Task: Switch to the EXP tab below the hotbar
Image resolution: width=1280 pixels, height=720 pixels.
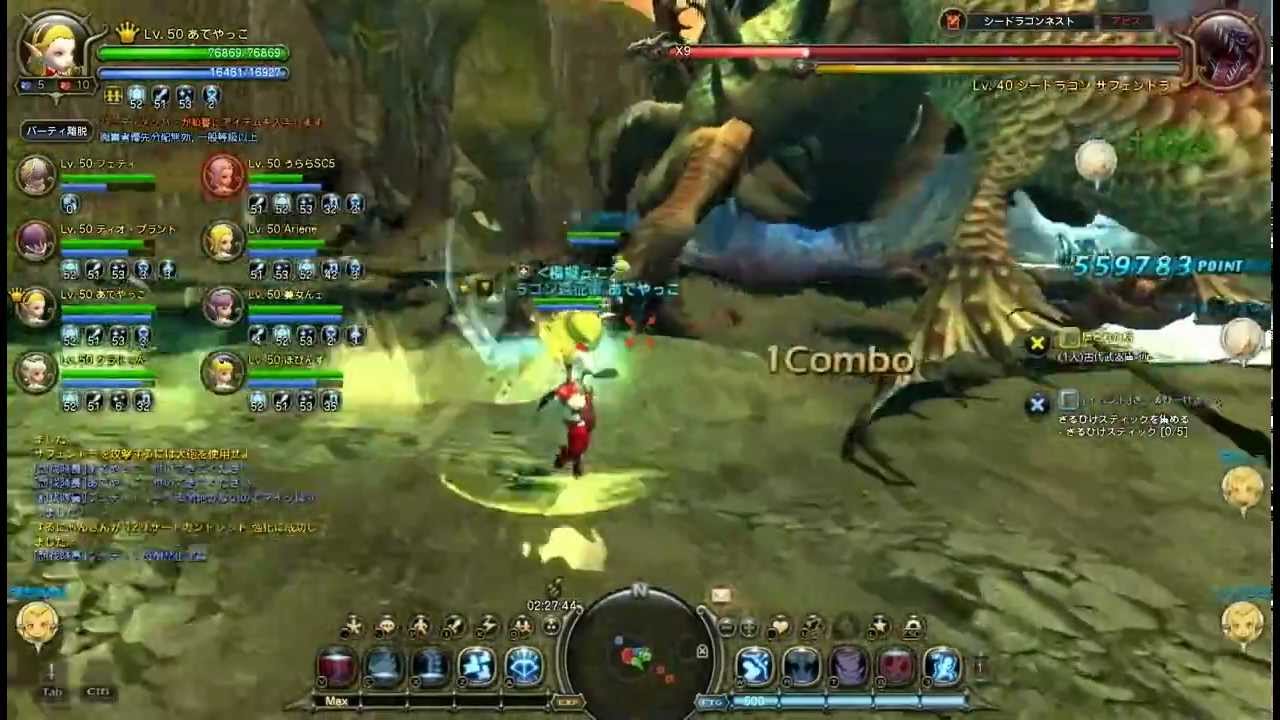Action: [569, 701]
